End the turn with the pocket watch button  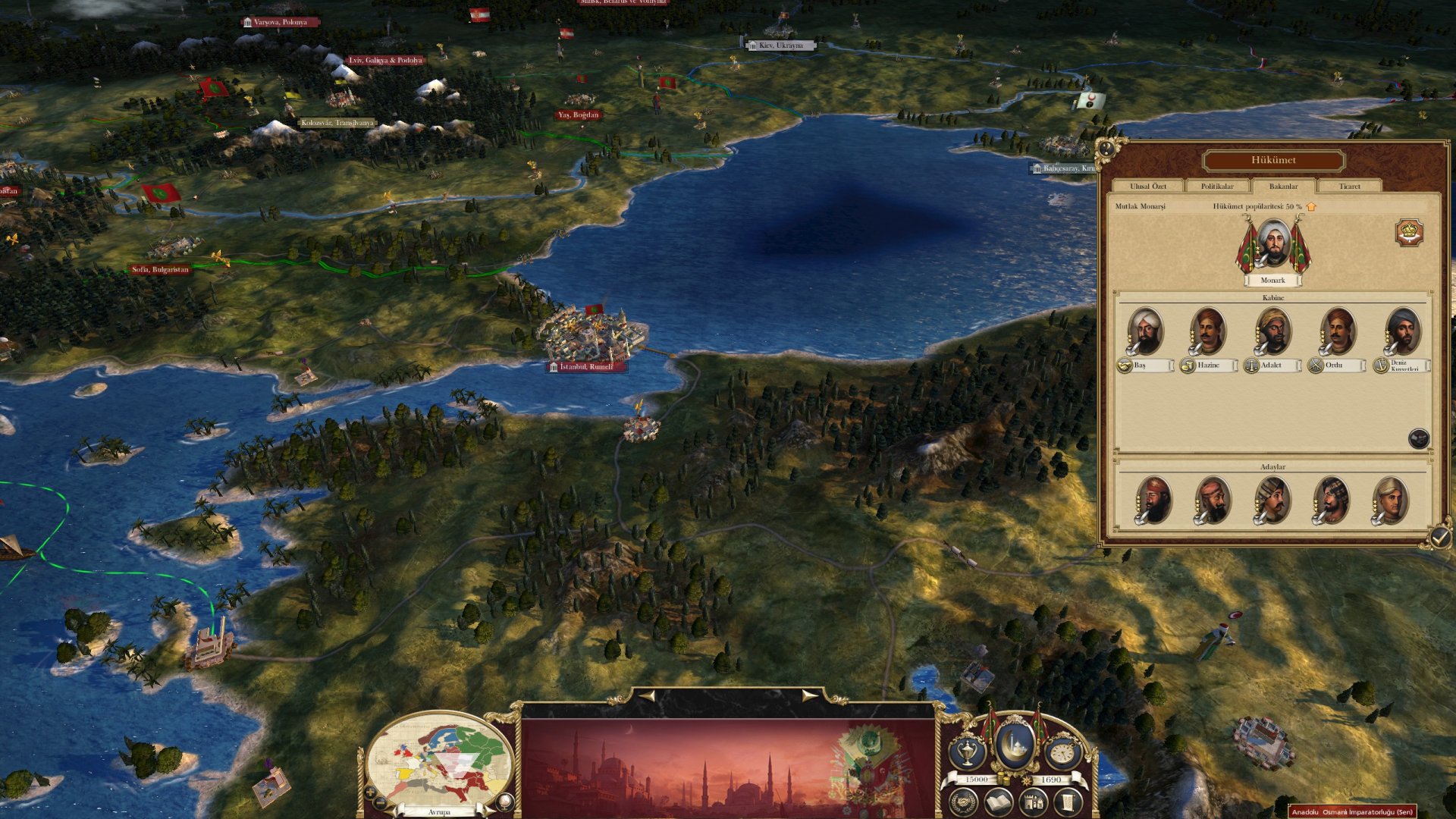[1062, 753]
